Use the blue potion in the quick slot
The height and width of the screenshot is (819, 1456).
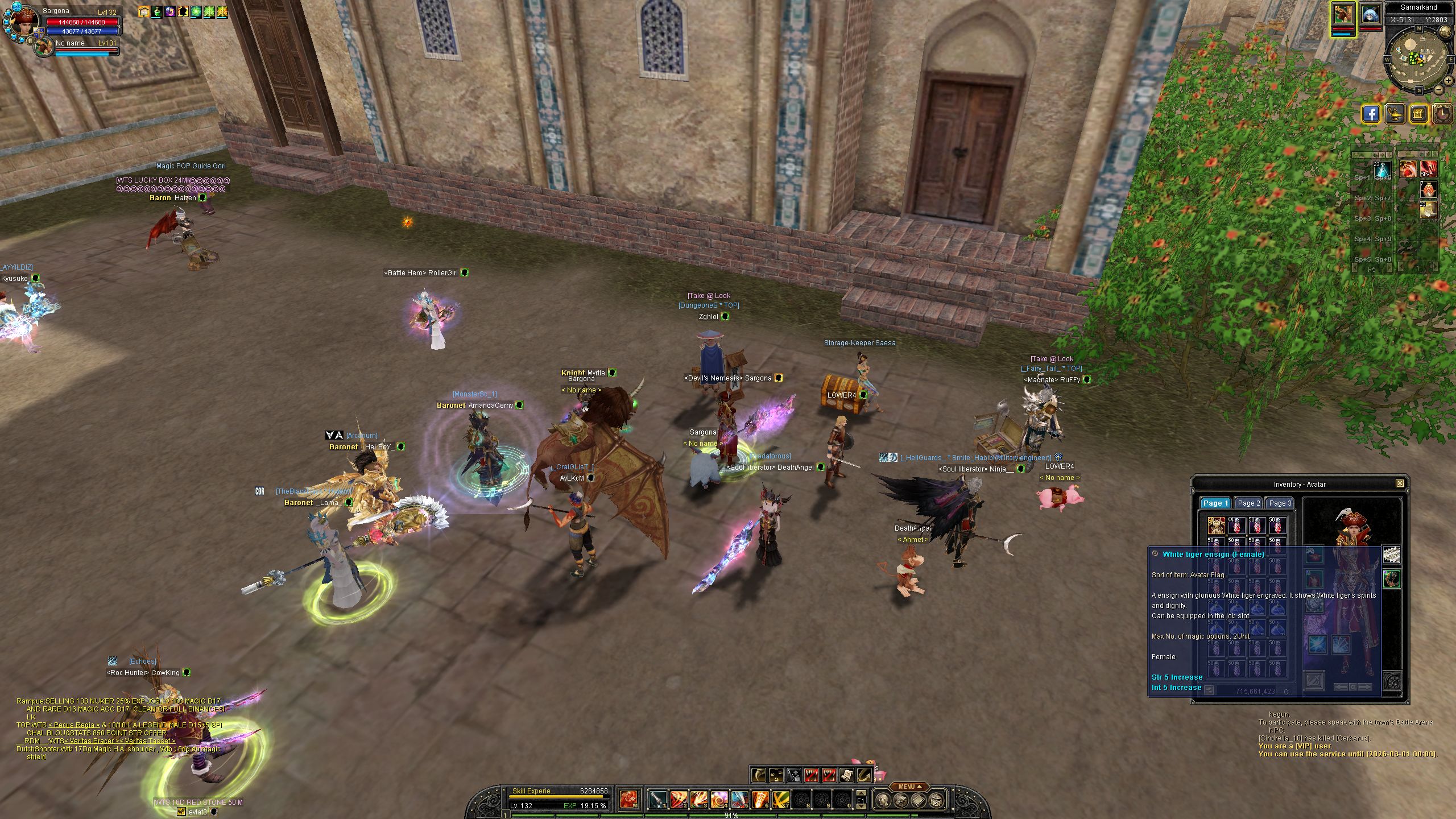click(x=1382, y=169)
